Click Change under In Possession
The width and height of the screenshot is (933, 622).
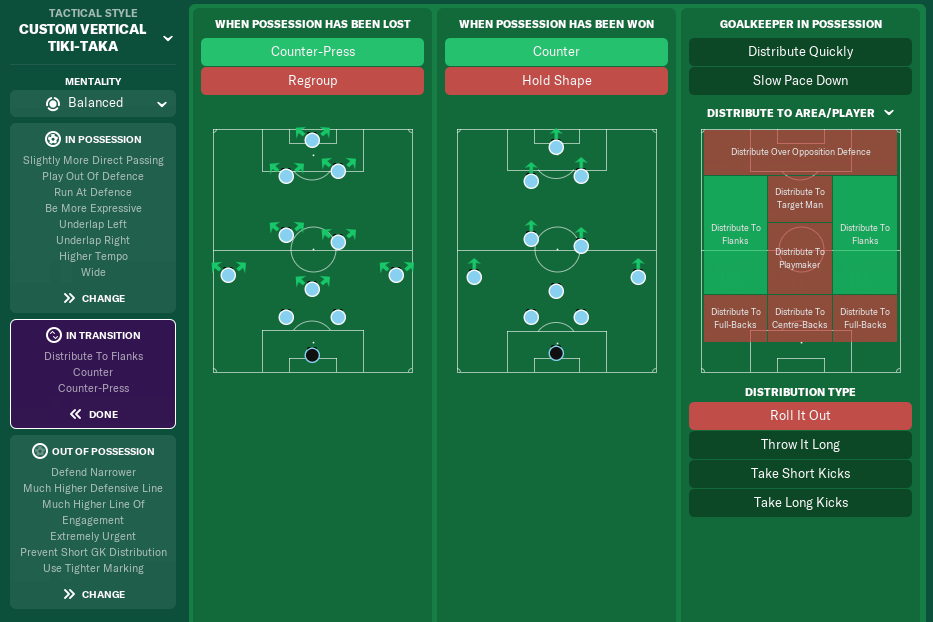(x=93, y=298)
